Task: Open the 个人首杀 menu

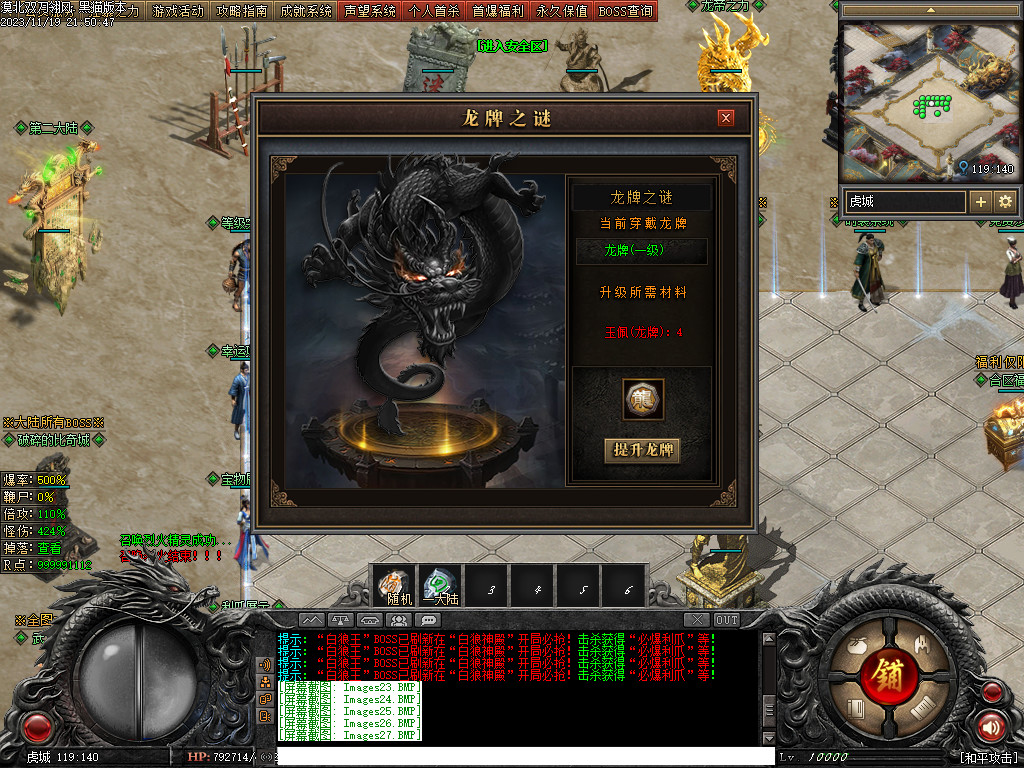Action: 434,11
